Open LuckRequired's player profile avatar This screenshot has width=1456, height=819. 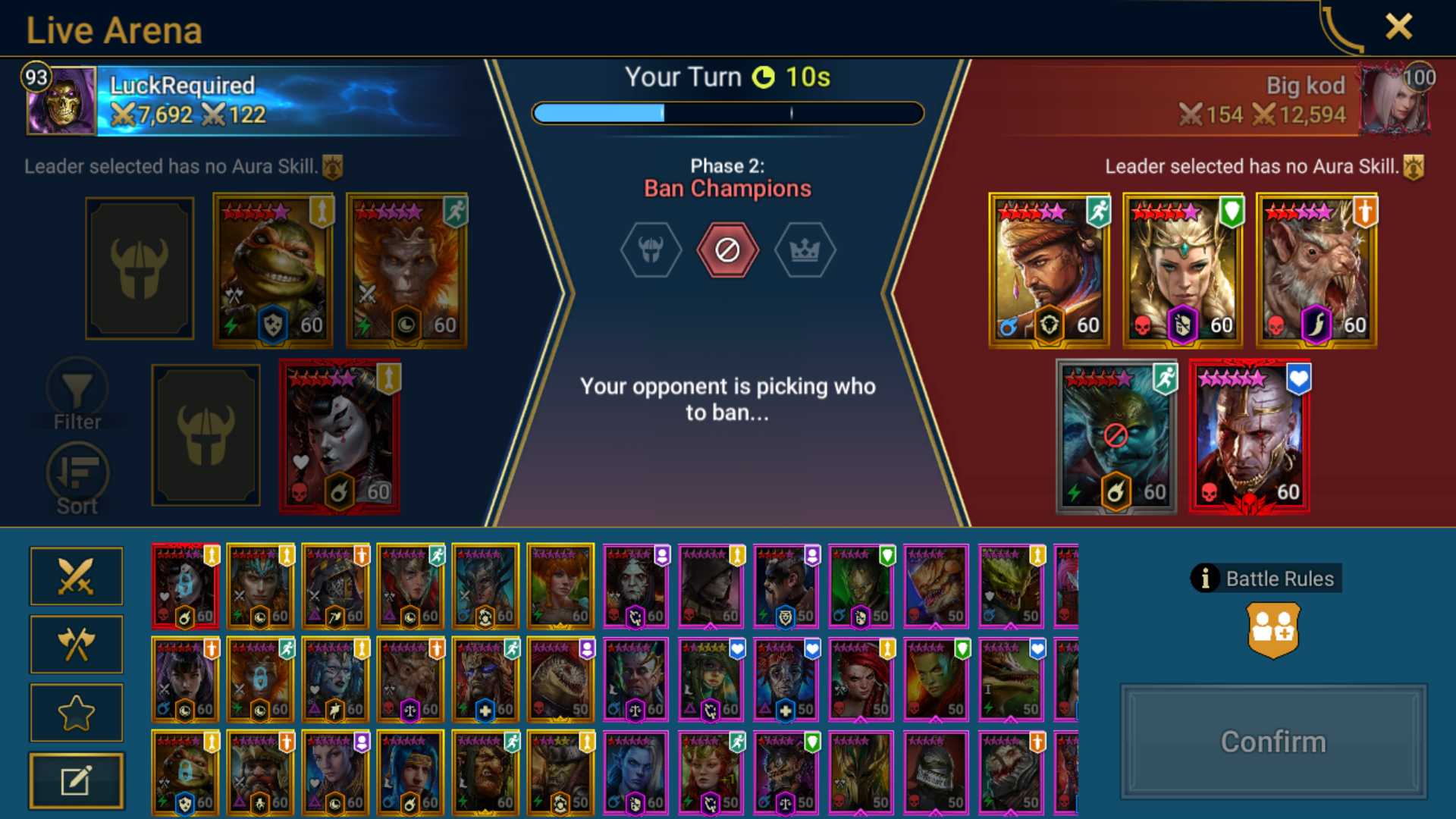(61, 101)
